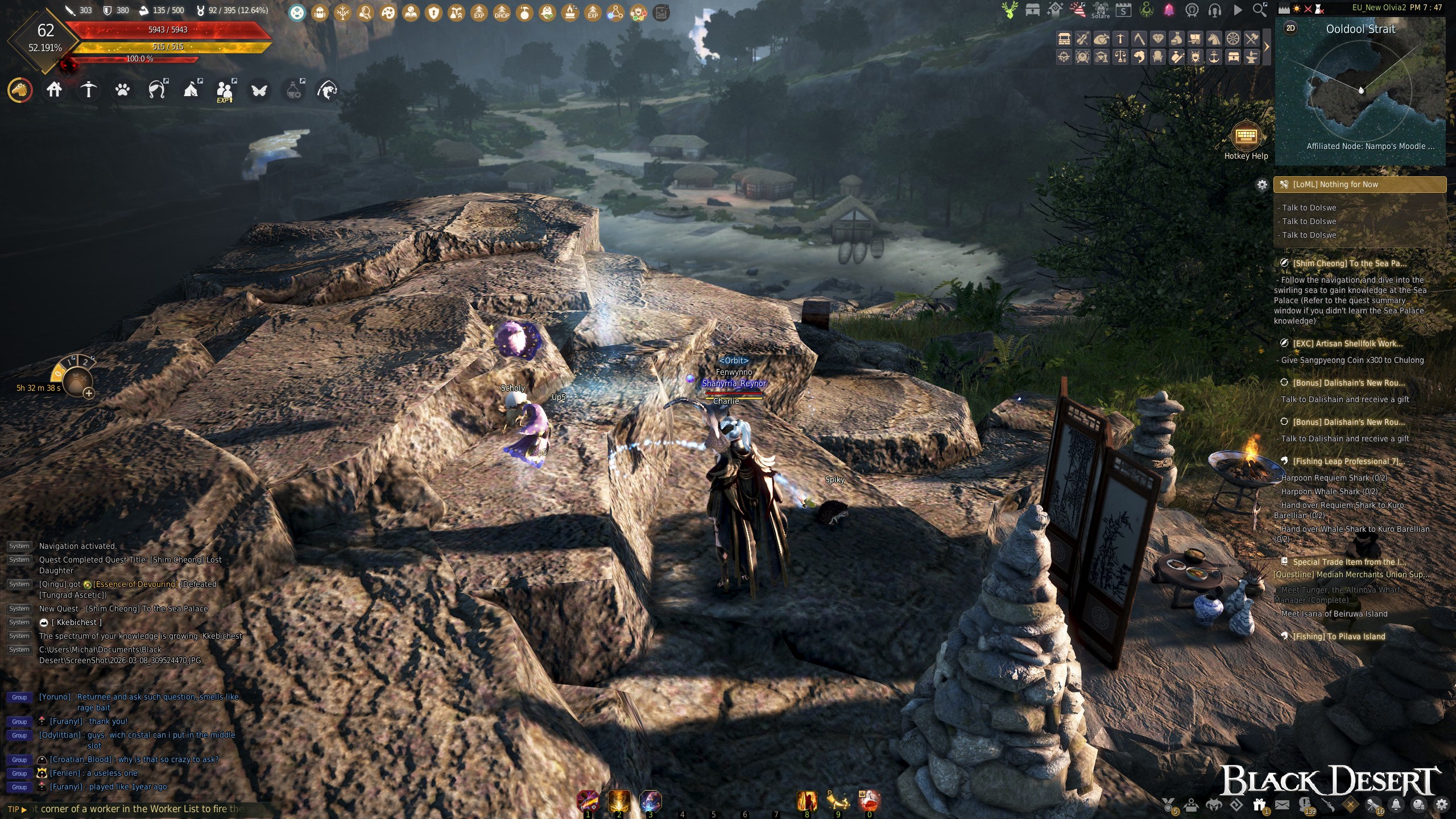The height and width of the screenshot is (819, 1456).
Task: Open the horse mount icon
Action: click(x=20, y=90)
